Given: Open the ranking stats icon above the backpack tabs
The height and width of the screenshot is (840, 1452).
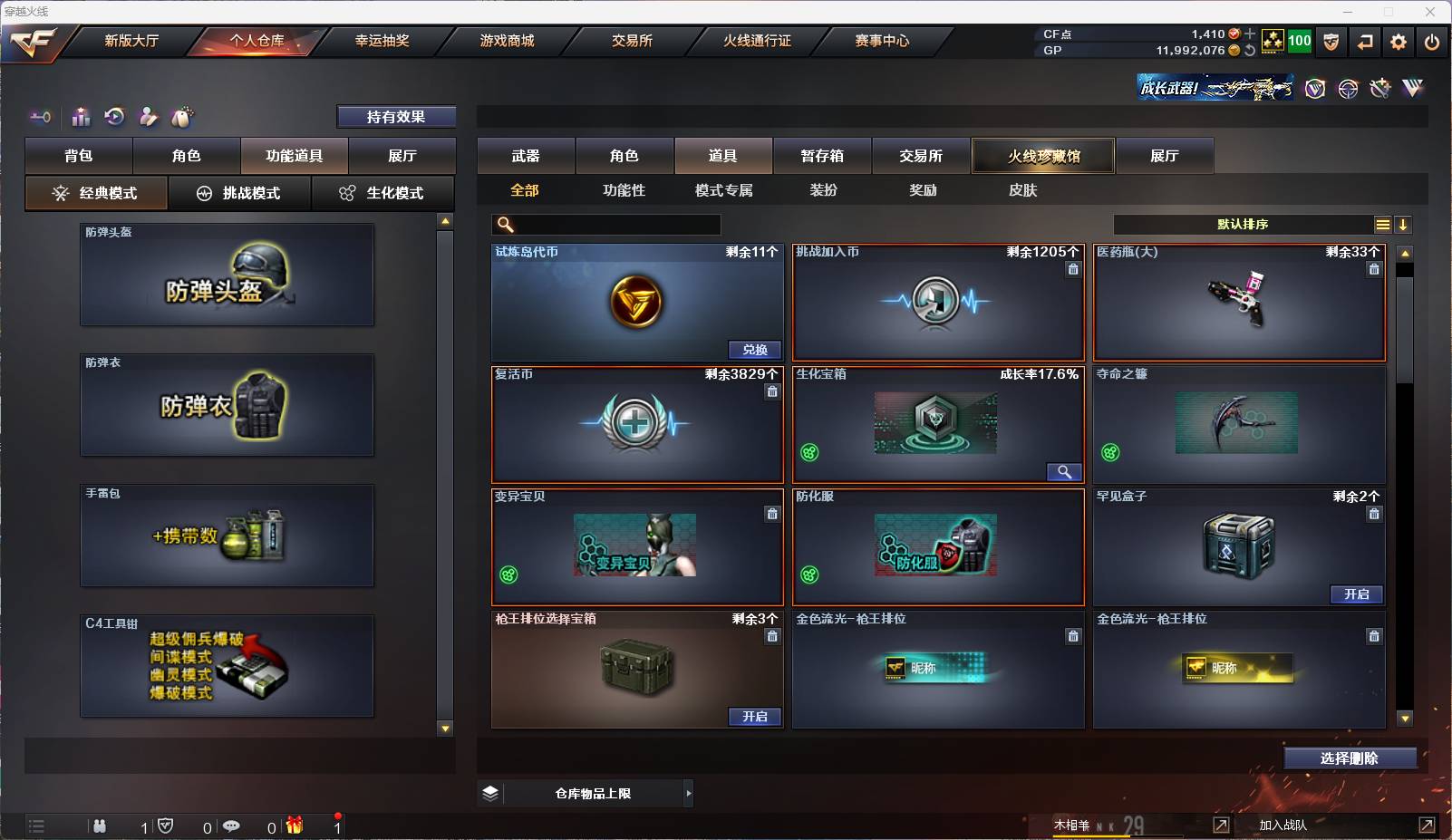Looking at the screenshot, I should (81, 117).
